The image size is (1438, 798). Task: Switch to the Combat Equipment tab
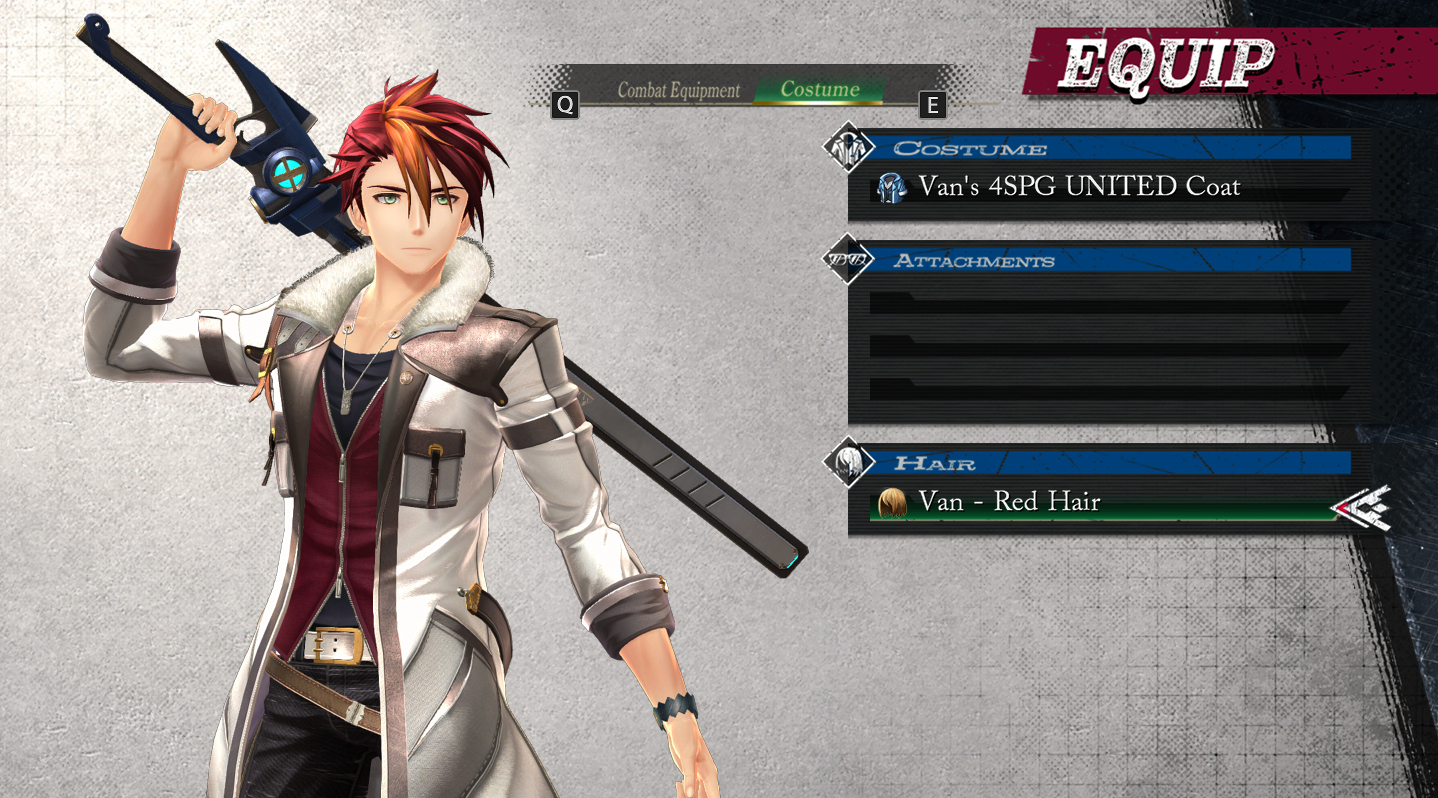[678, 90]
